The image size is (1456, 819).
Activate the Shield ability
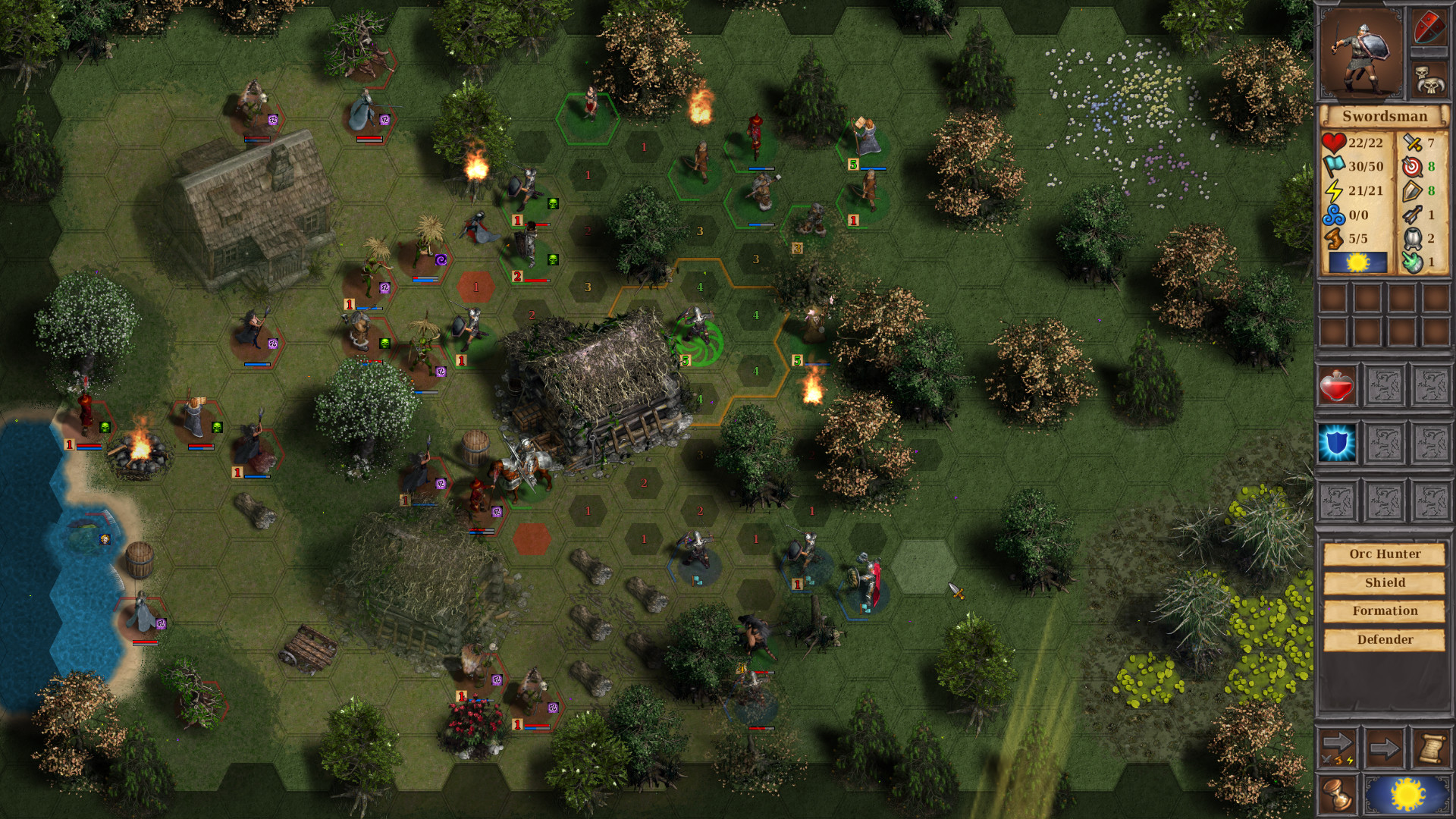[x=1383, y=582]
